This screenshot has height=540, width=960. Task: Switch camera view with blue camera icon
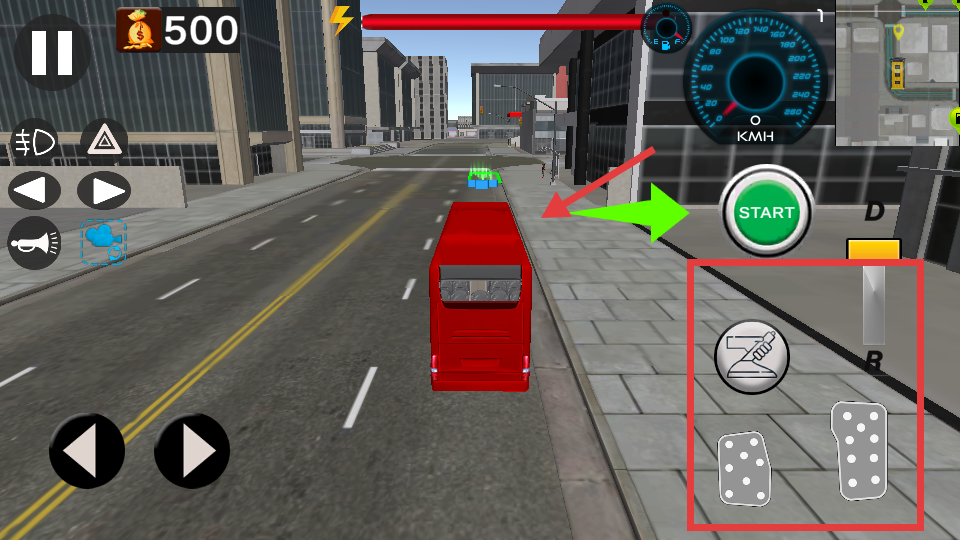103,242
